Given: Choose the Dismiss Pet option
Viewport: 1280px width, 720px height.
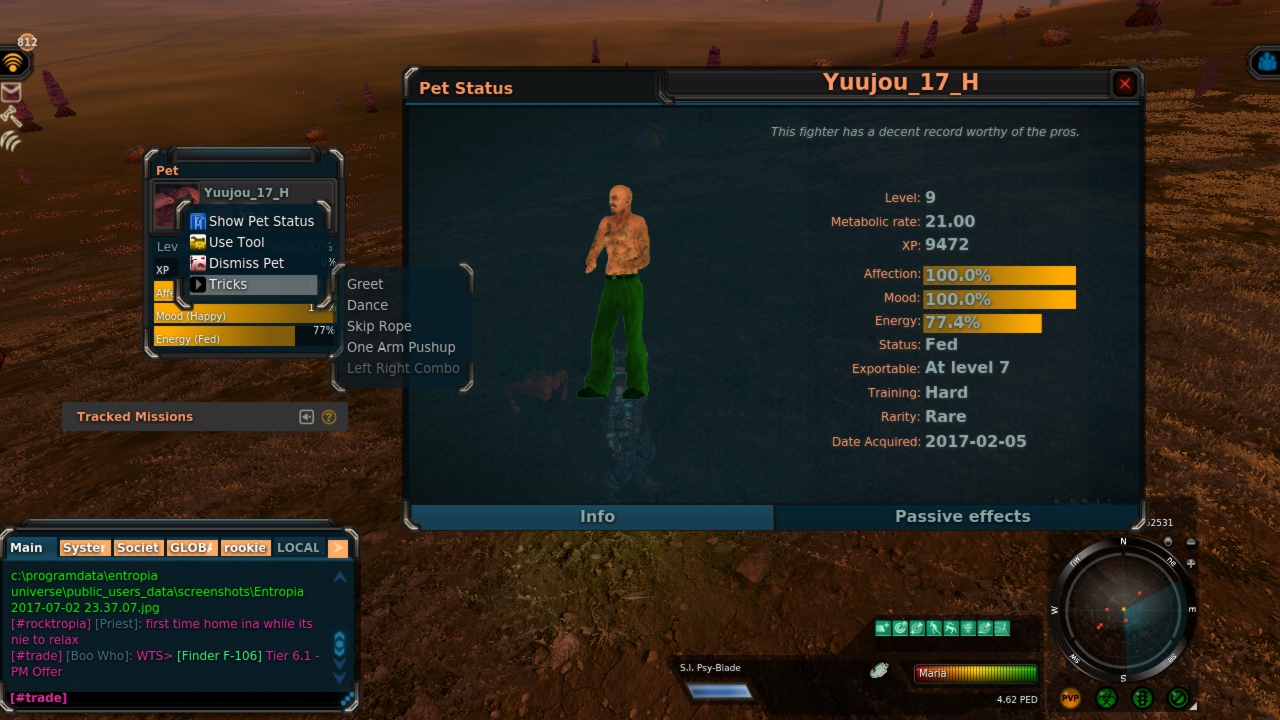Looking at the screenshot, I should (x=246, y=263).
